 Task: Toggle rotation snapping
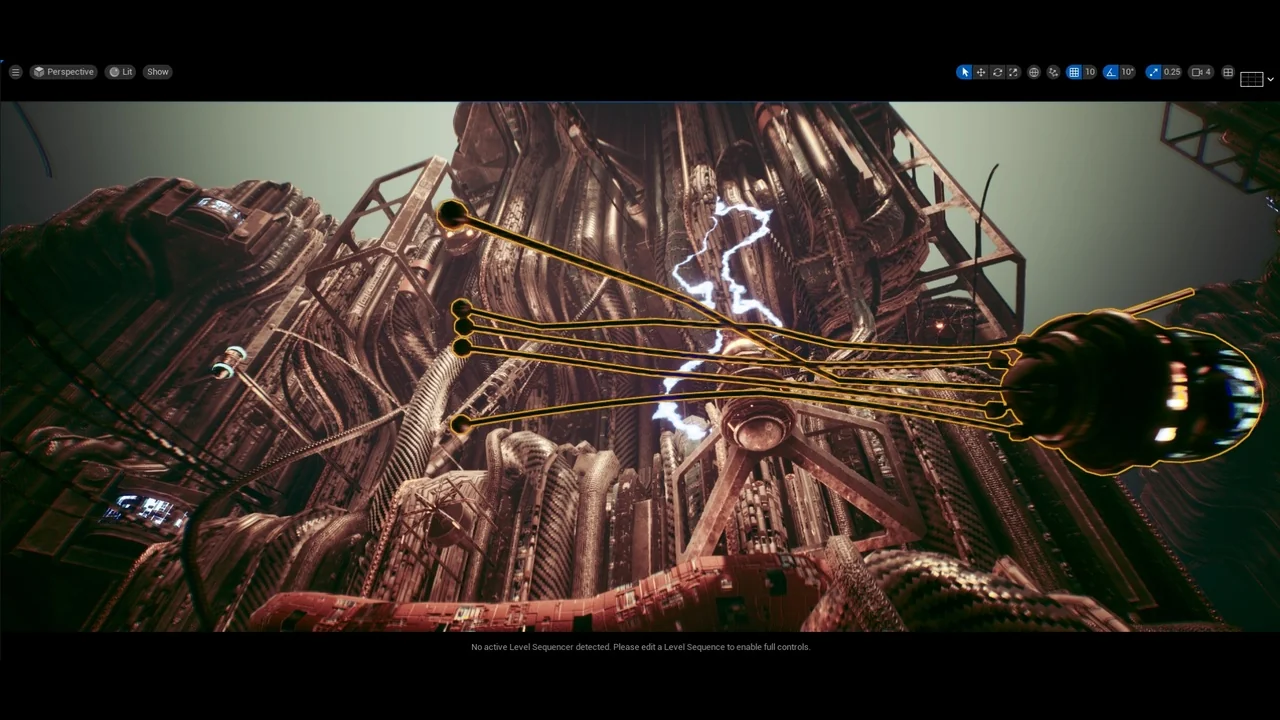click(x=1110, y=71)
